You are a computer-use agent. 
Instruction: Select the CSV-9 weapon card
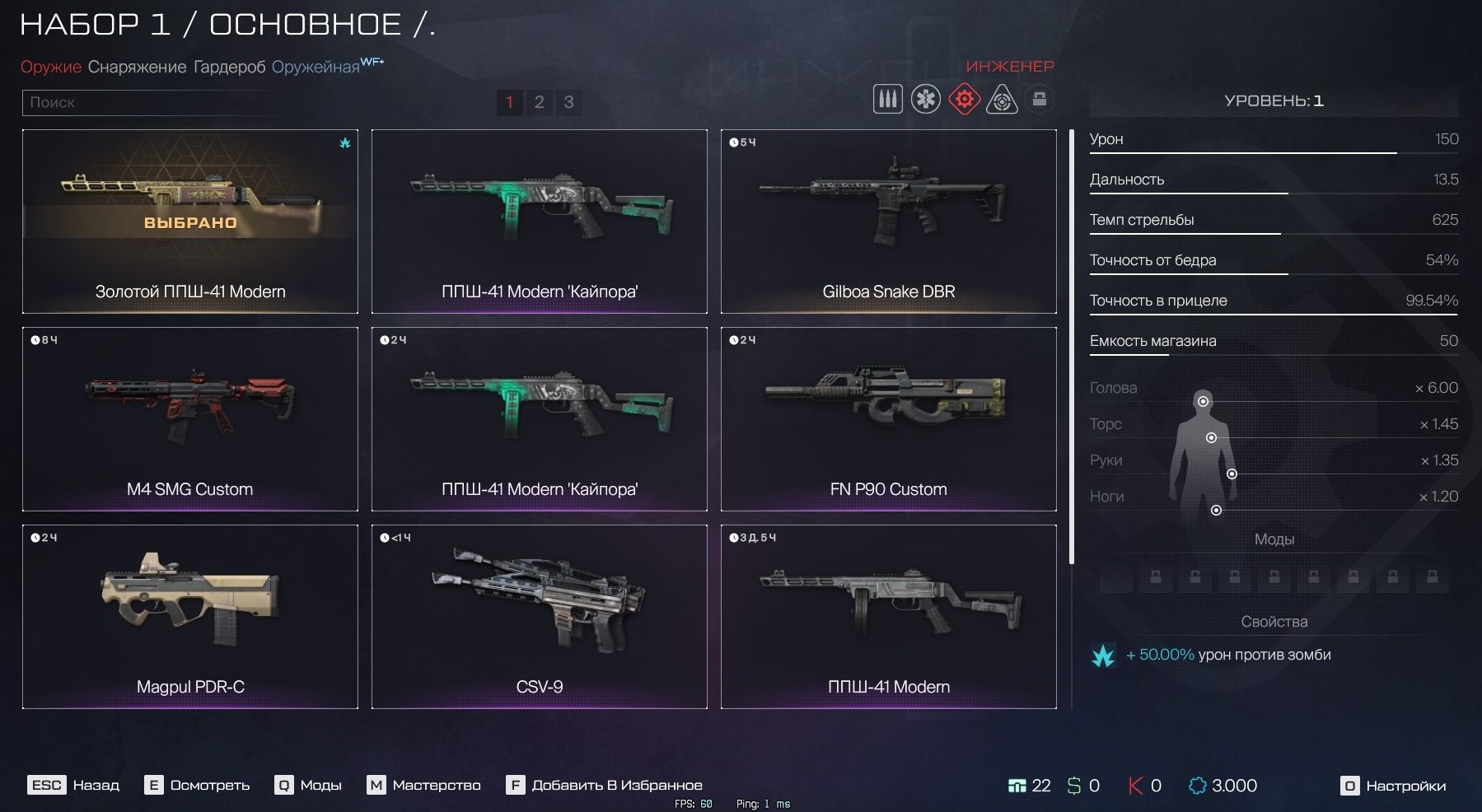coord(539,616)
